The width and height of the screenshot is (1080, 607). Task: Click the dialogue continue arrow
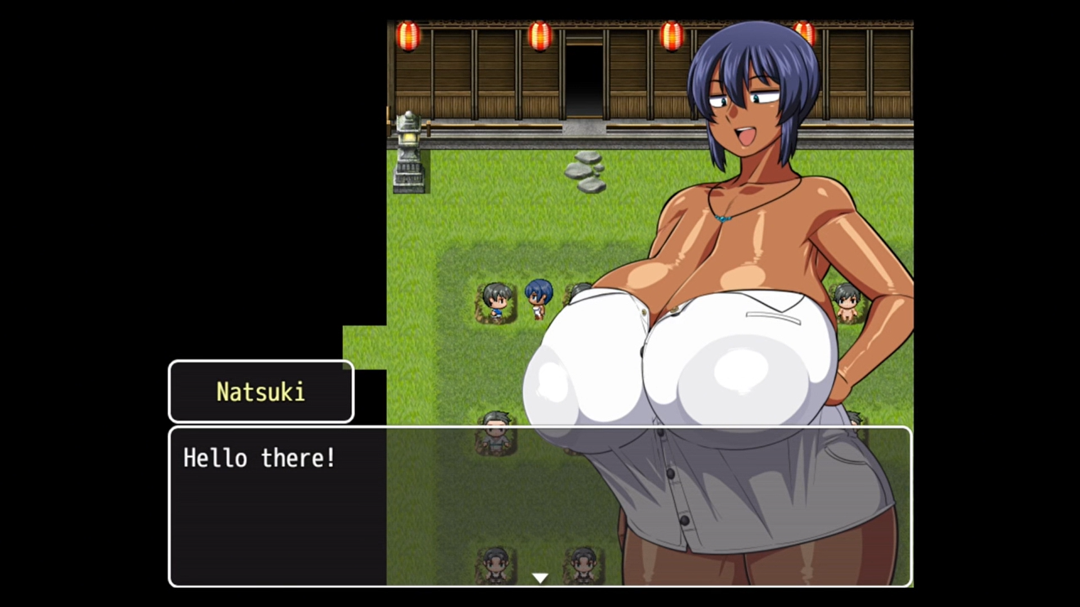(540, 577)
